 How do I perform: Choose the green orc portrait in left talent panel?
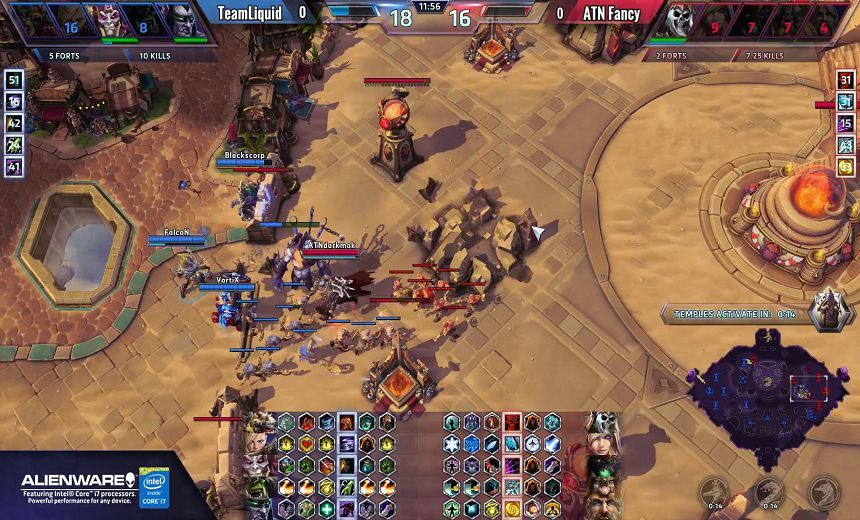260,487
